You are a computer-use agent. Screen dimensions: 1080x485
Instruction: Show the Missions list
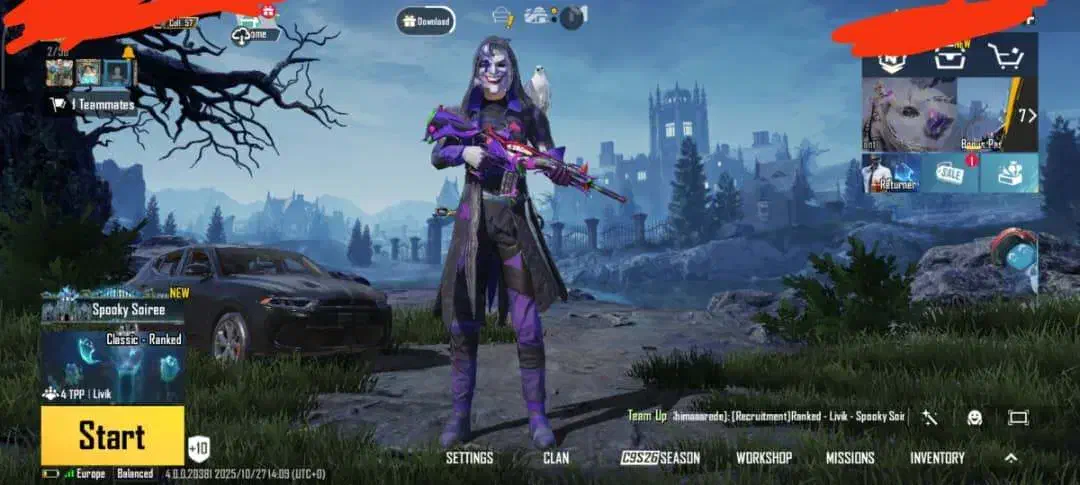point(850,458)
